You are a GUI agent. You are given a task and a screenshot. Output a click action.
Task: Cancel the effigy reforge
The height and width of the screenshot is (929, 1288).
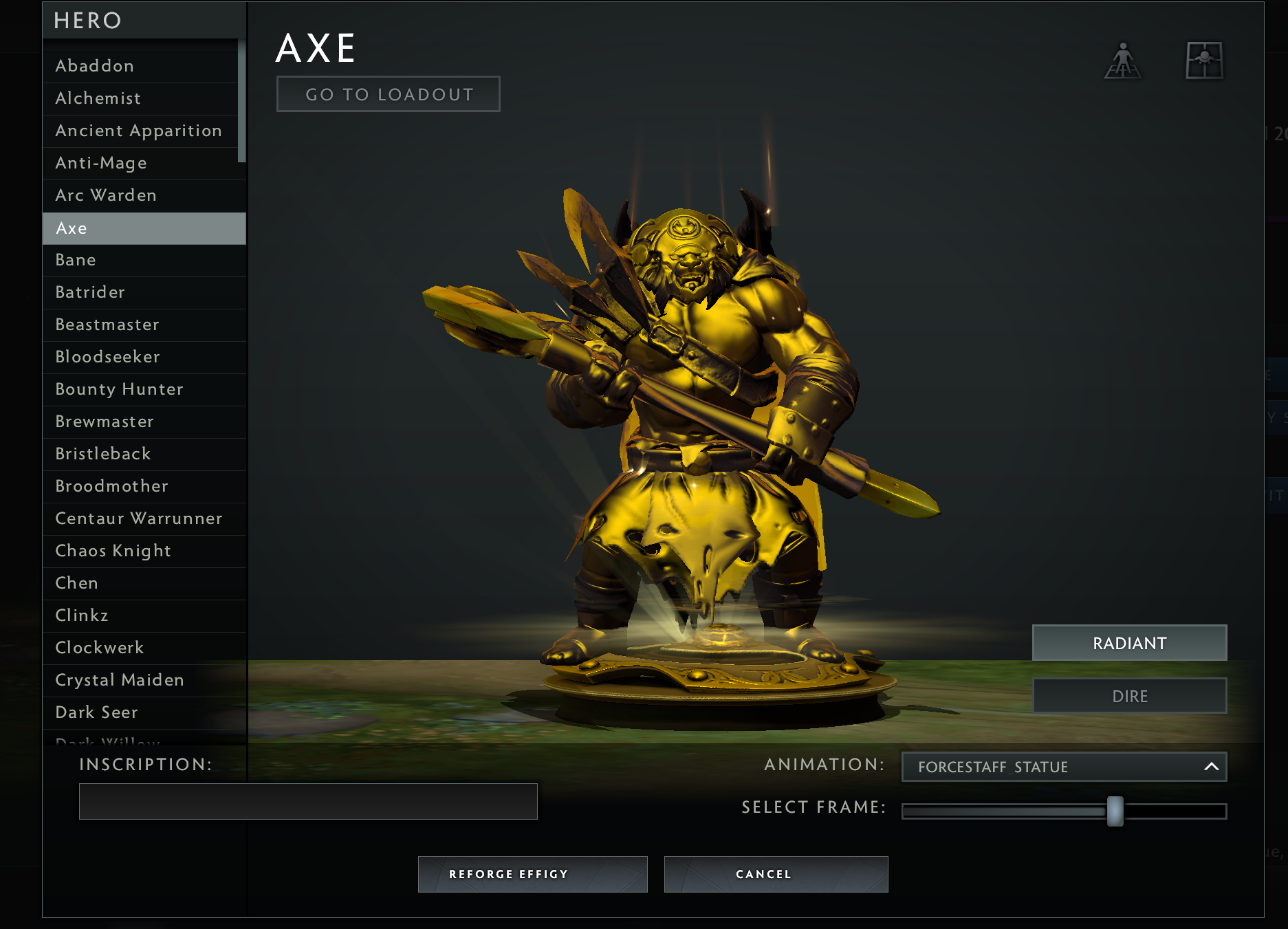[776, 874]
